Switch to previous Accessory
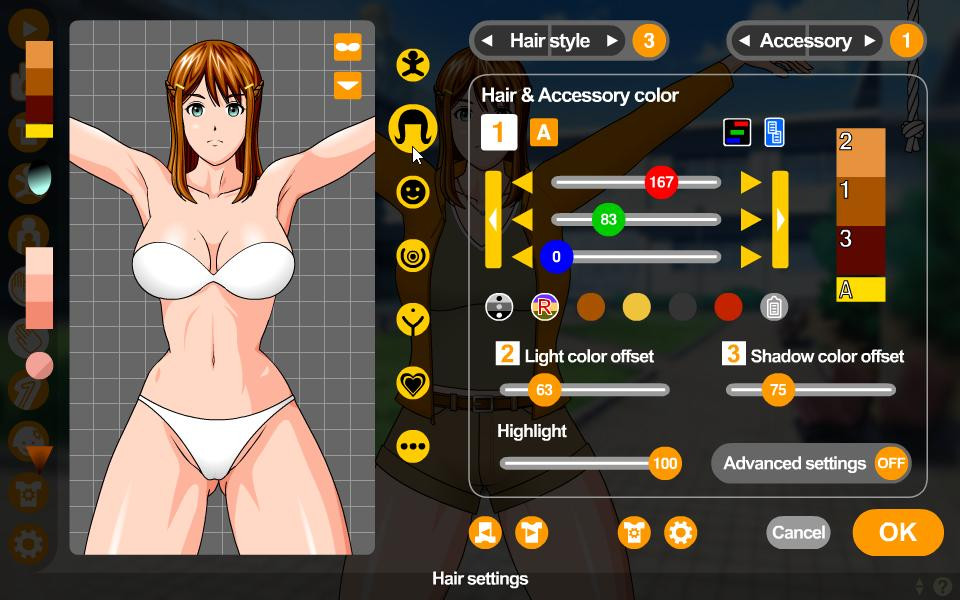 744,41
